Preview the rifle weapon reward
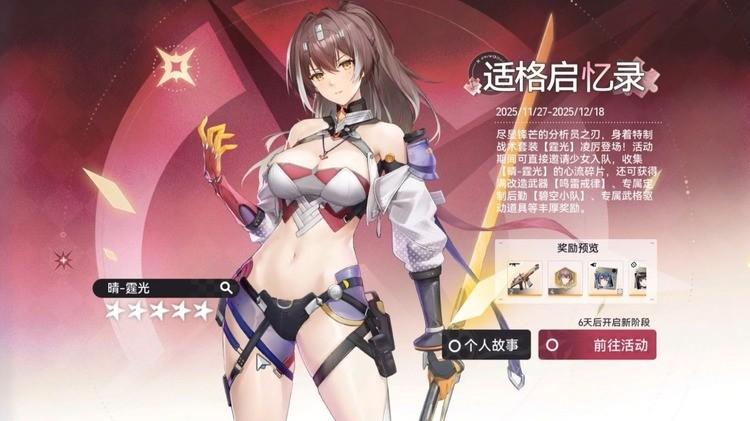 [x=522, y=275]
